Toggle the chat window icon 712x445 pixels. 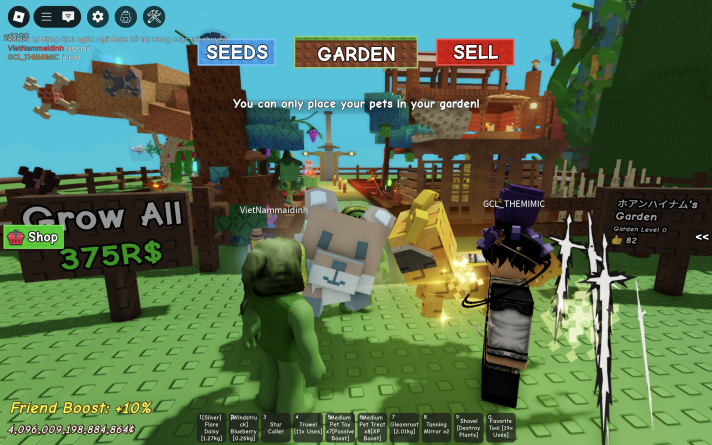tap(68, 16)
